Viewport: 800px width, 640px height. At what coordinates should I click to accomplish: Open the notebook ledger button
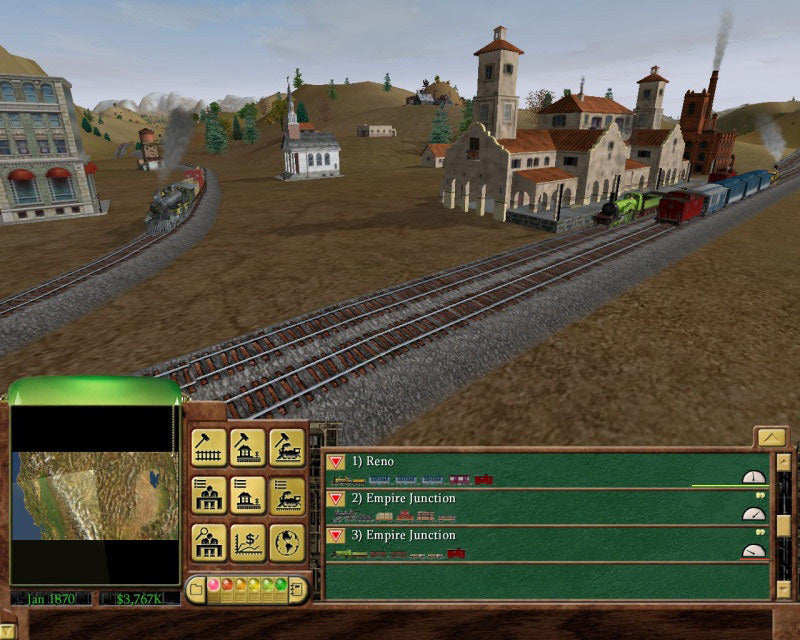click(297, 588)
